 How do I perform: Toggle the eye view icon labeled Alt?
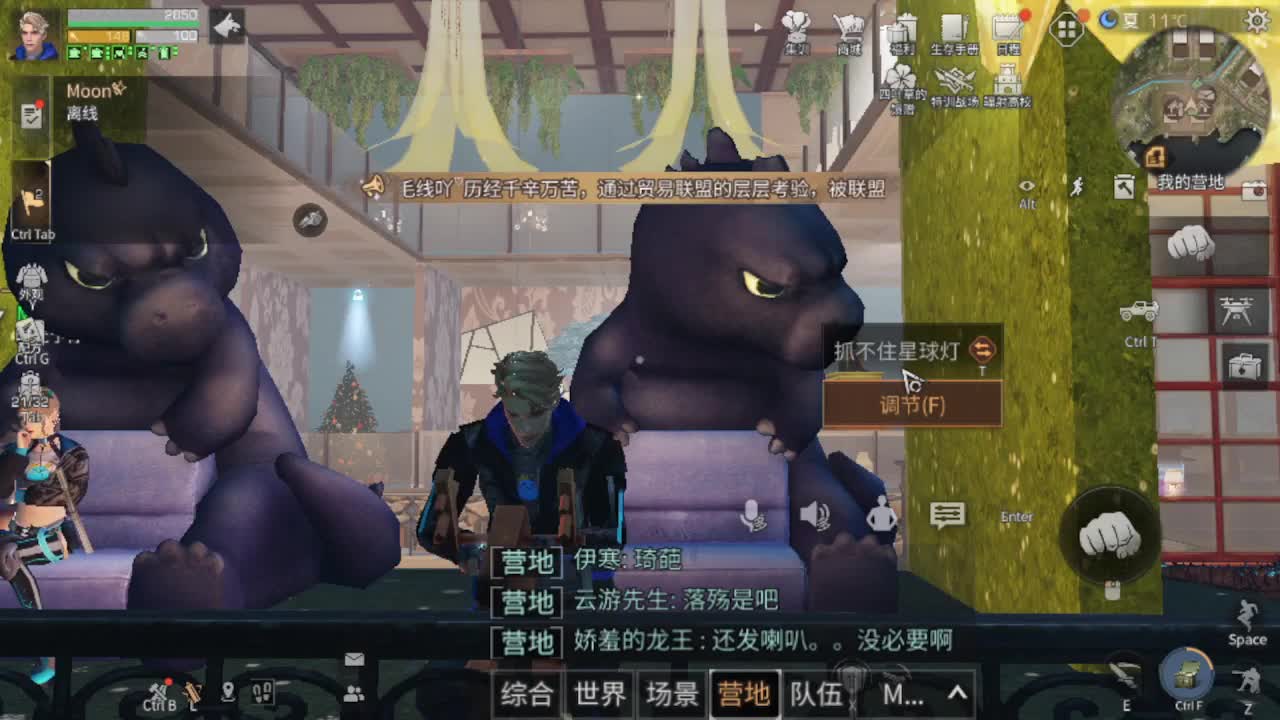pyautogui.click(x=1026, y=186)
